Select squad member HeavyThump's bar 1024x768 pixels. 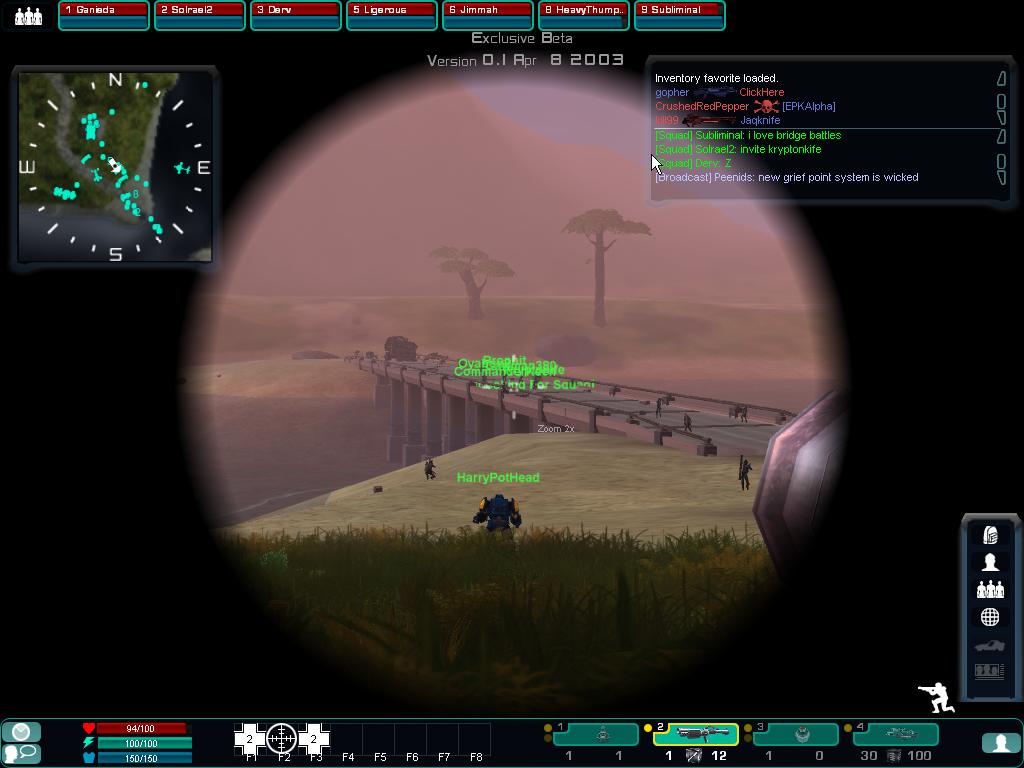tap(583, 15)
